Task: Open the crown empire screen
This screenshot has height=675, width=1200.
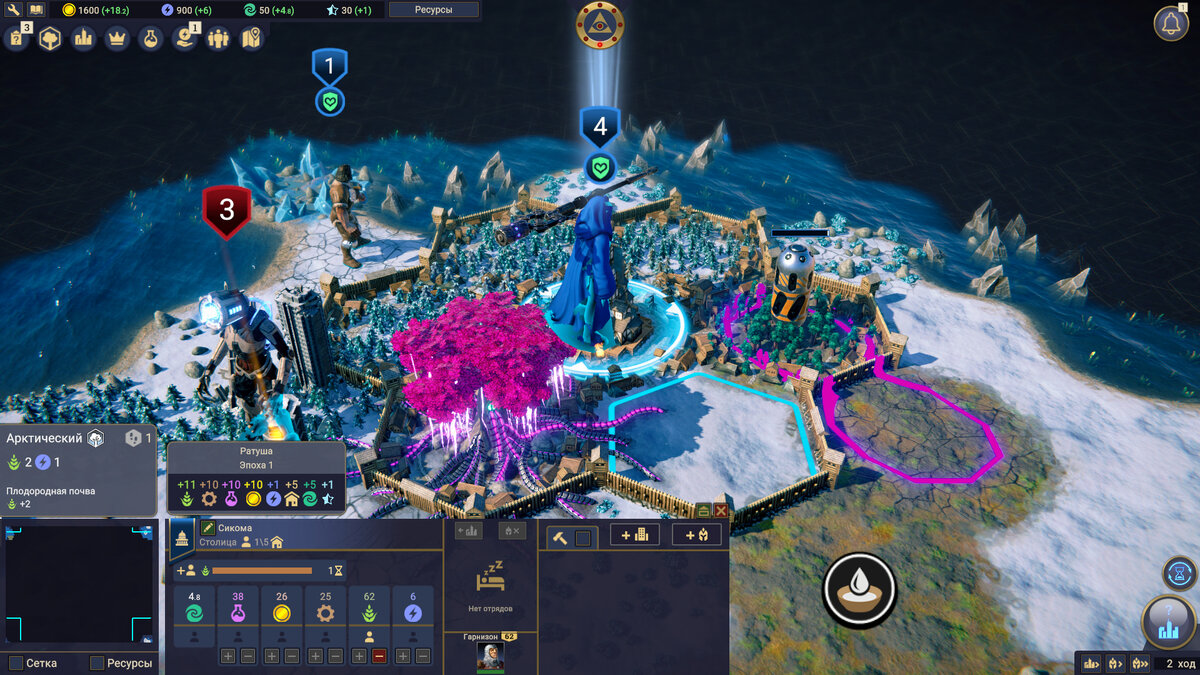Action: [117, 39]
